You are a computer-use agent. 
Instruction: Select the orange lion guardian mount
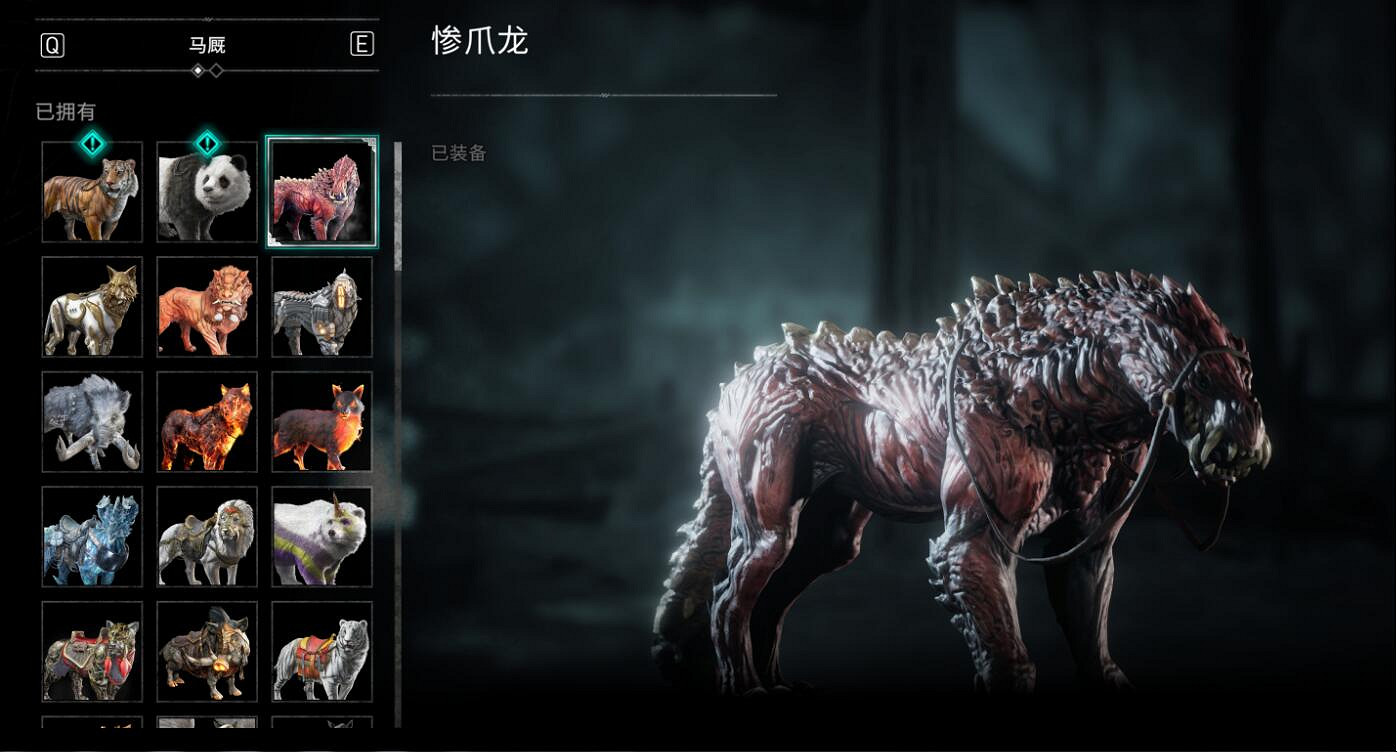point(206,306)
